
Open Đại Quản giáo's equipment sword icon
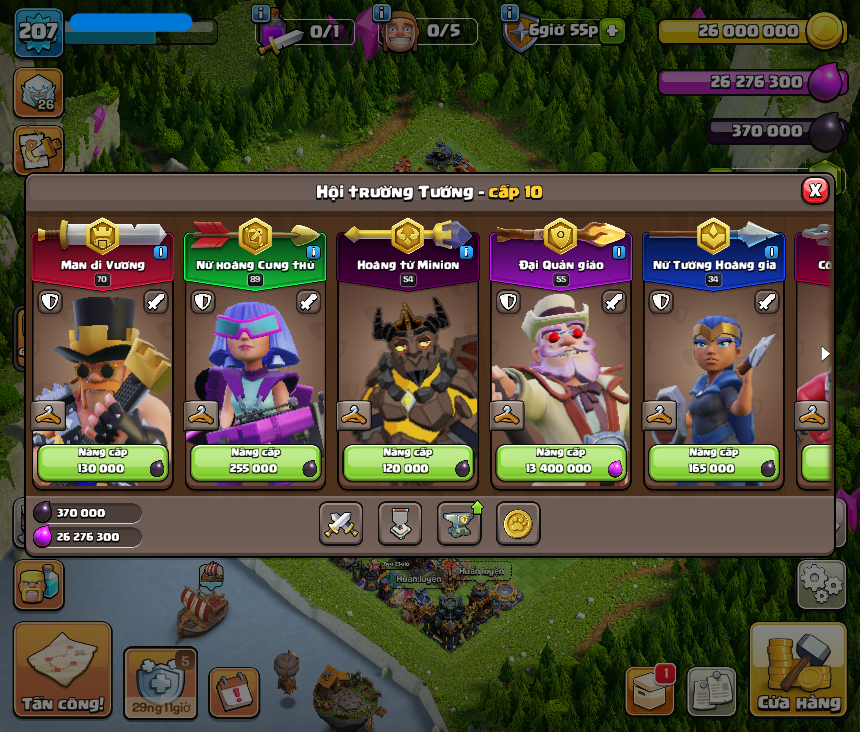coord(614,301)
